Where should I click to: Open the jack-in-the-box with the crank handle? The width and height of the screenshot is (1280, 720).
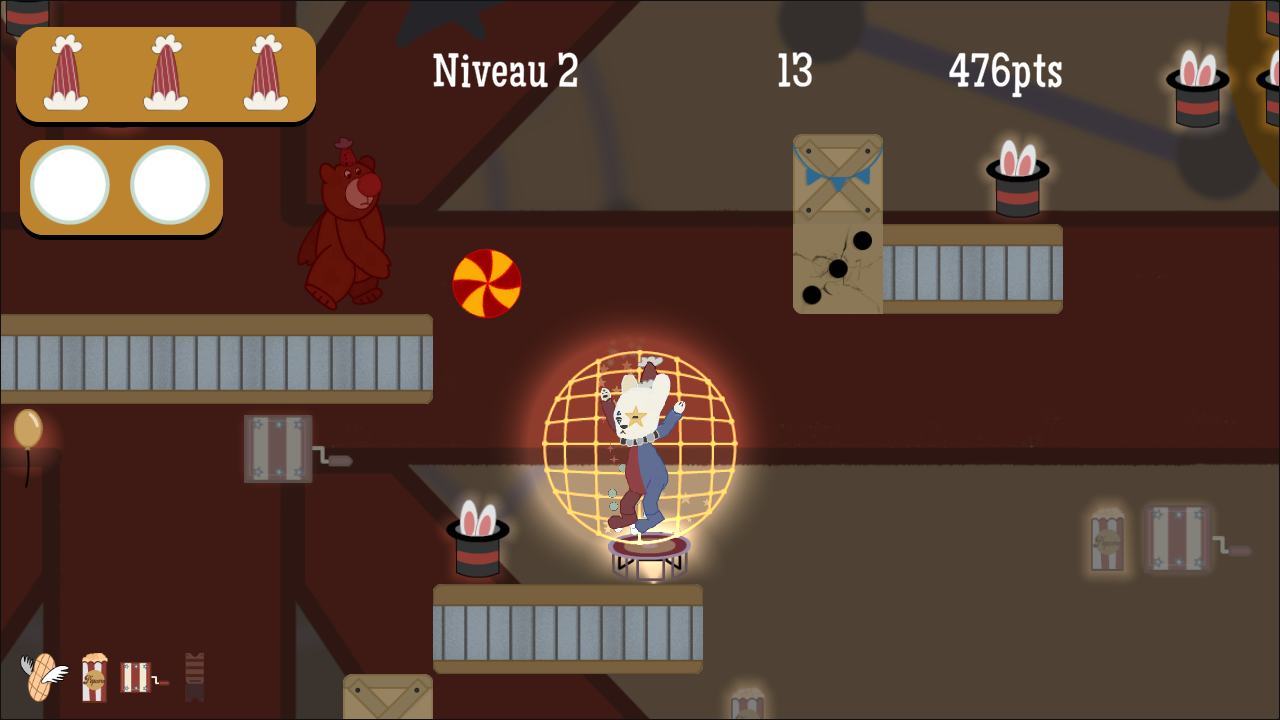pos(278,450)
